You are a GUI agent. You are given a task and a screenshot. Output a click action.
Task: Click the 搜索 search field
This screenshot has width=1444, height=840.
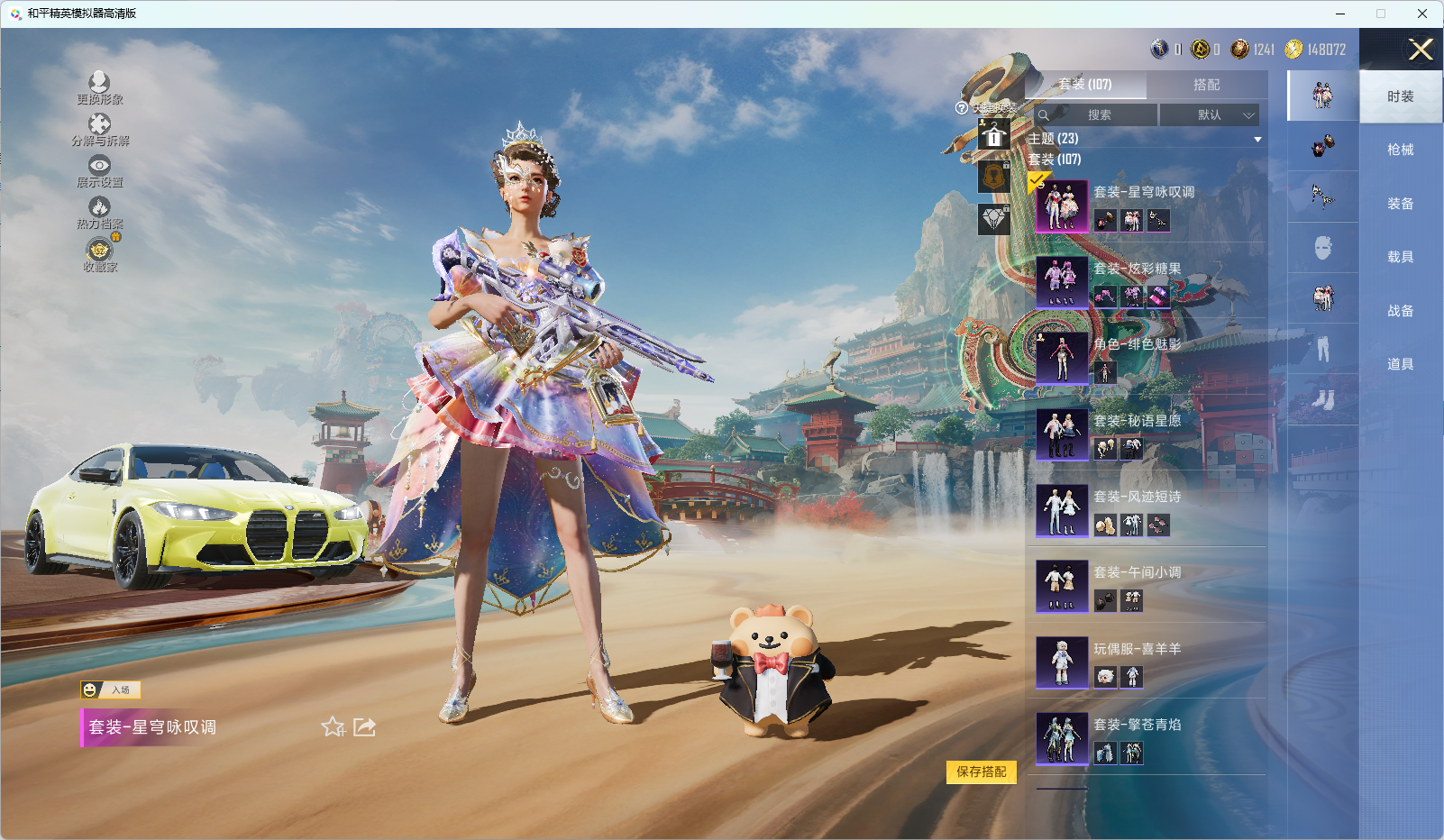(x=1098, y=115)
